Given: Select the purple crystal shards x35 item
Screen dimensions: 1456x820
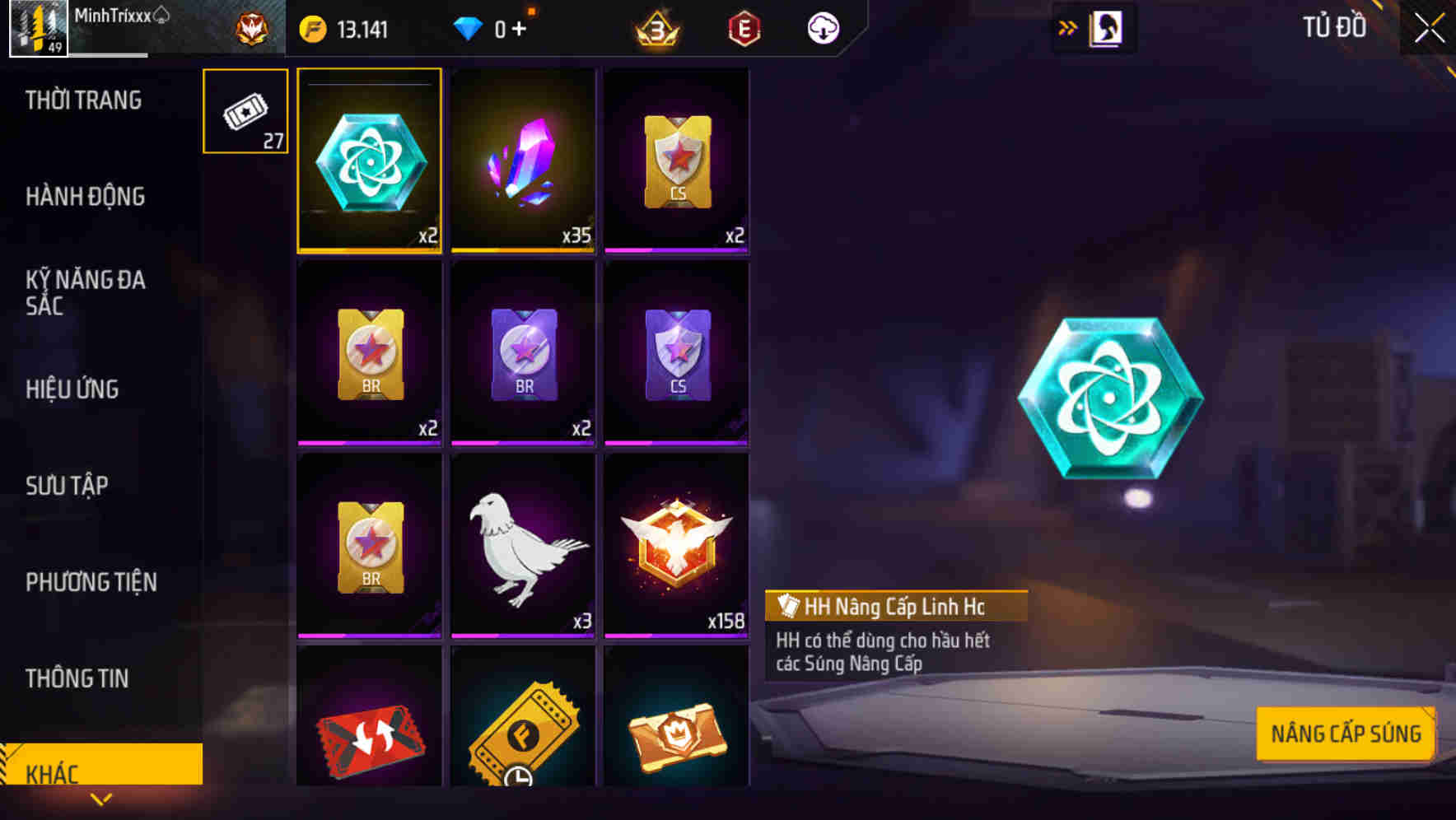Looking at the screenshot, I should (x=523, y=161).
